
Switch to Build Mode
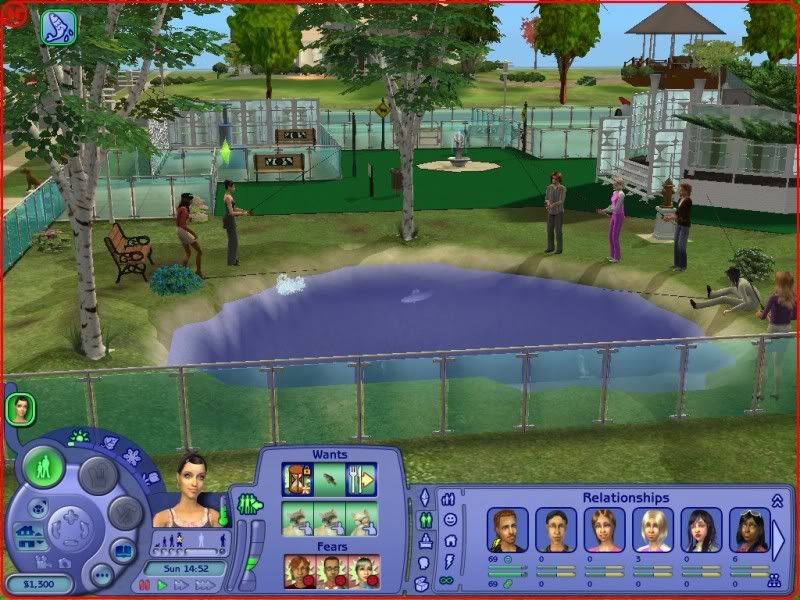pos(126,512)
